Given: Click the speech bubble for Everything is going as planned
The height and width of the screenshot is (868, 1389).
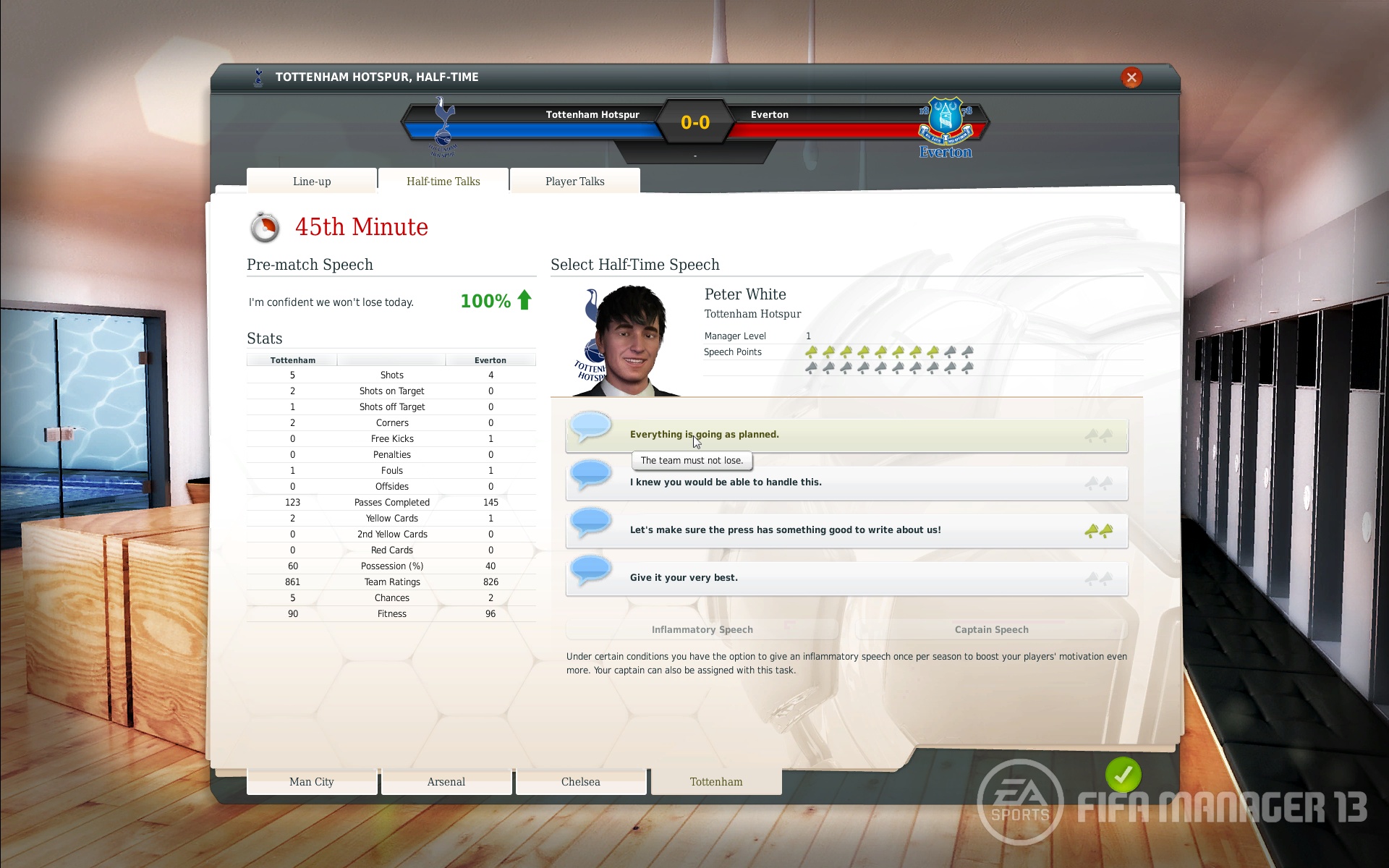Looking at the screenshot, I should point(591,428).
